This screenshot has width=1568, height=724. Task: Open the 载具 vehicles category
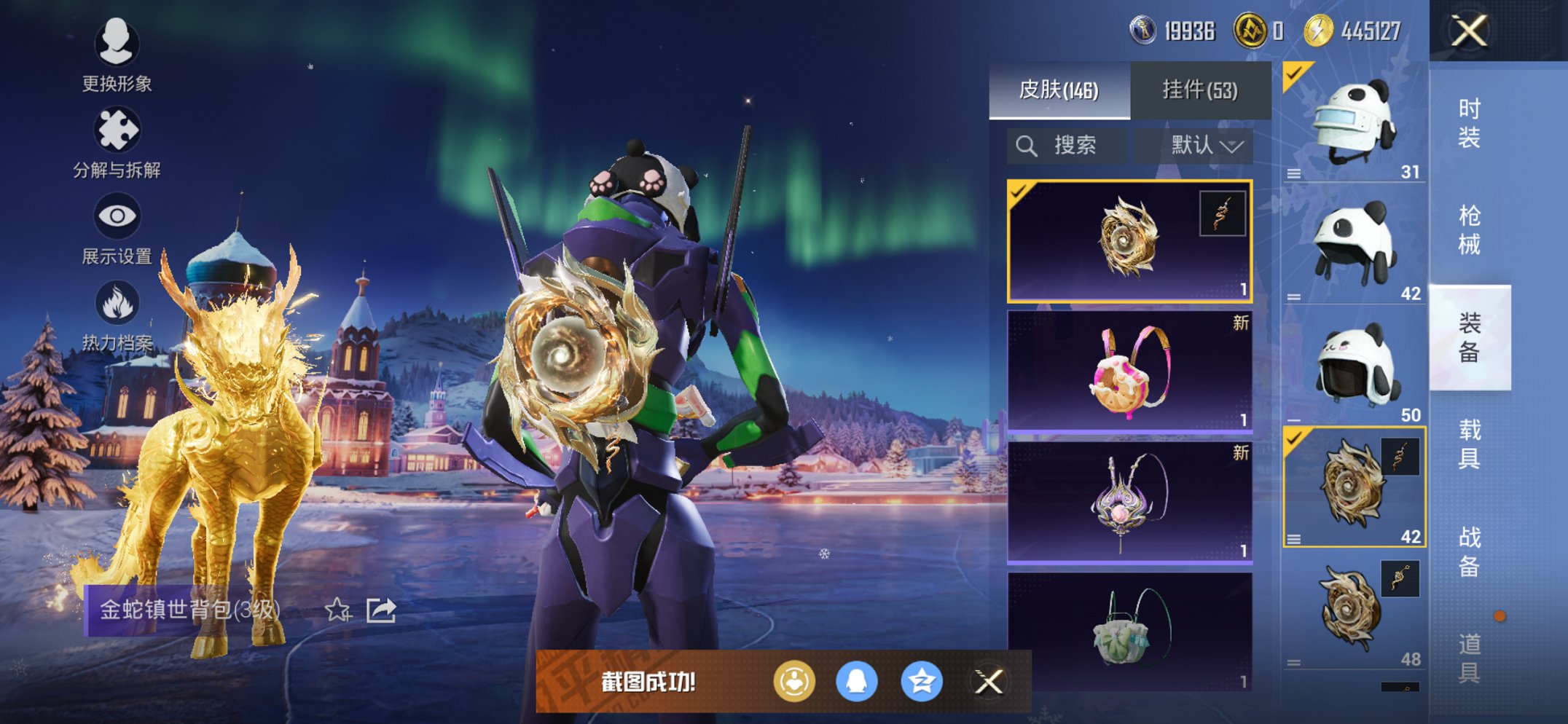(x=1469, y=444)
